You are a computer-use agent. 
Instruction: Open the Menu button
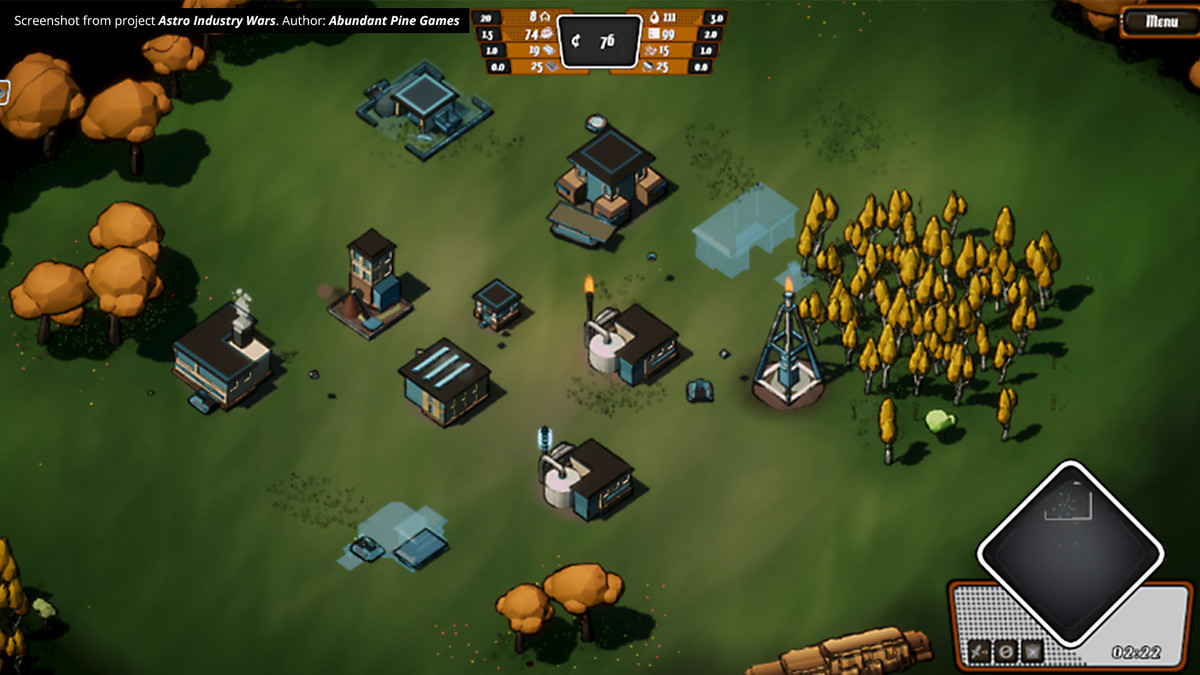pos(1160,21)
